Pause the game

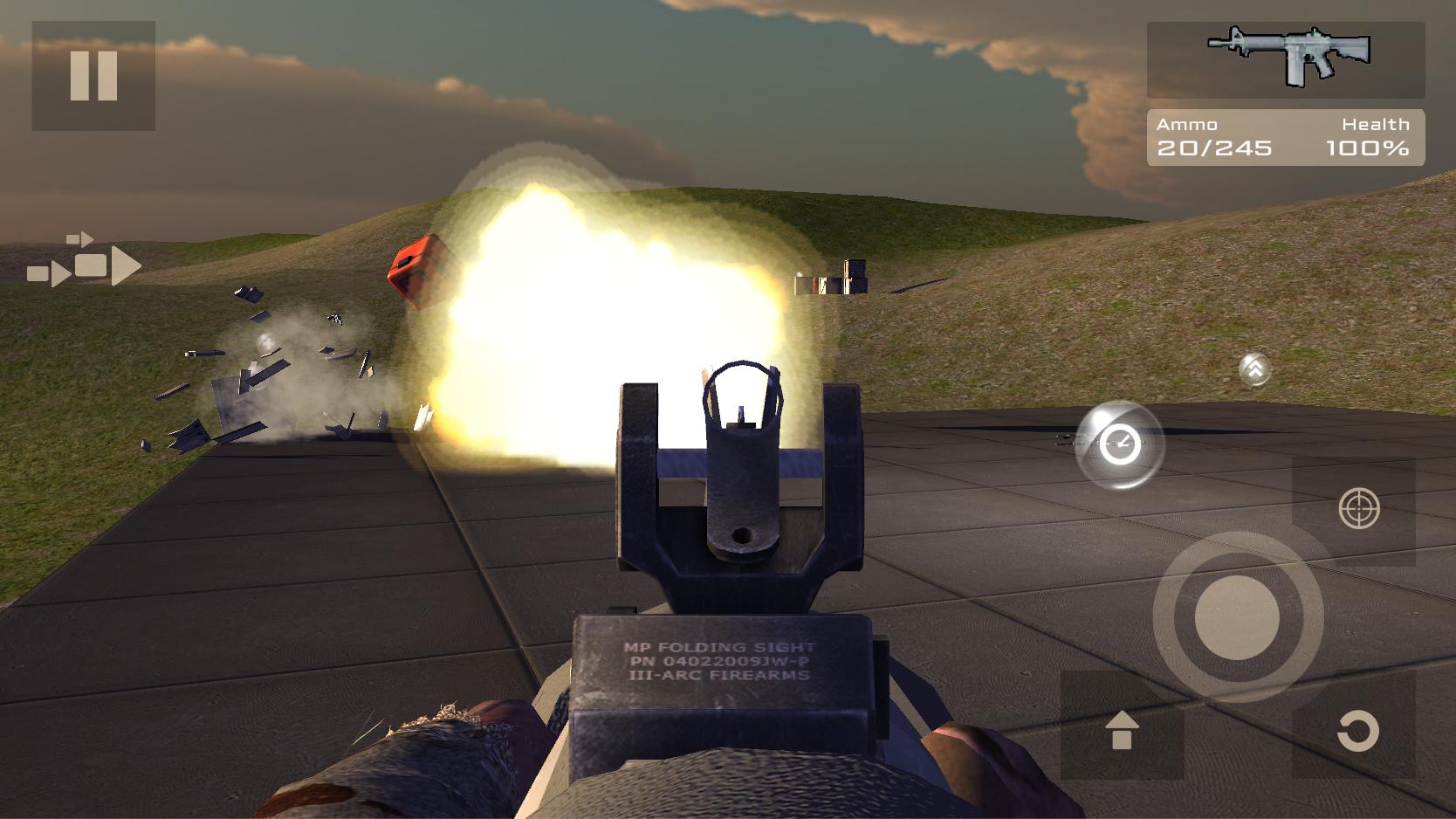click(93, 76)
